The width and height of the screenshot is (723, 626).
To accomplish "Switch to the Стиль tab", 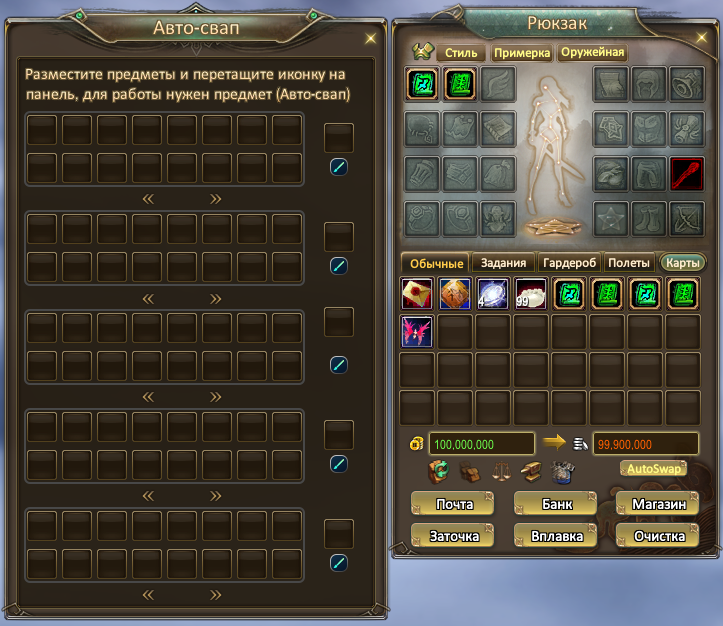I will click(x=460, y=52).
